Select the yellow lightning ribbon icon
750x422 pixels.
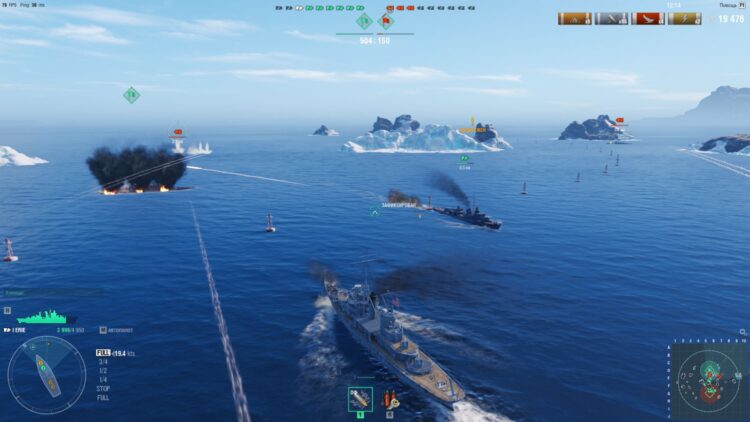[x=684, y=18]
